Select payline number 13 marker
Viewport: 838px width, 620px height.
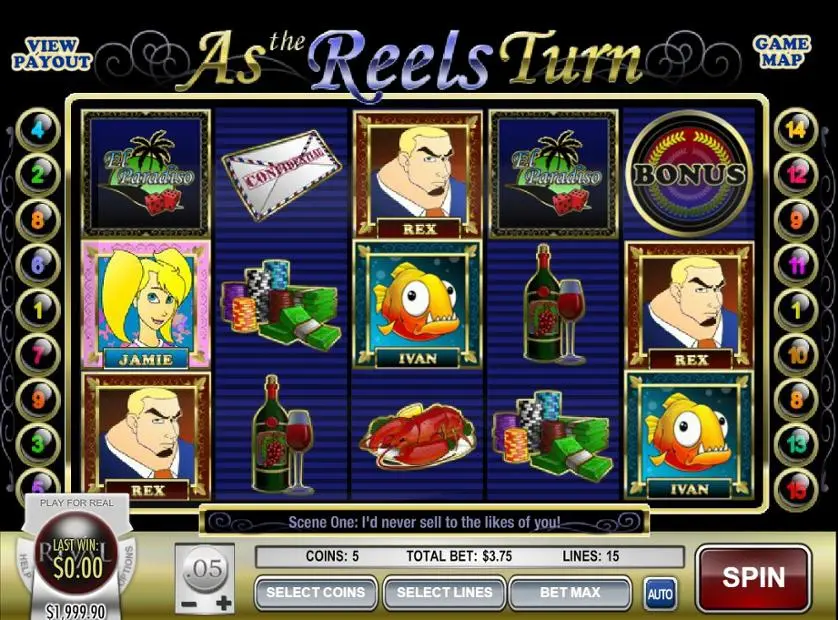click(x=796, y=441)
